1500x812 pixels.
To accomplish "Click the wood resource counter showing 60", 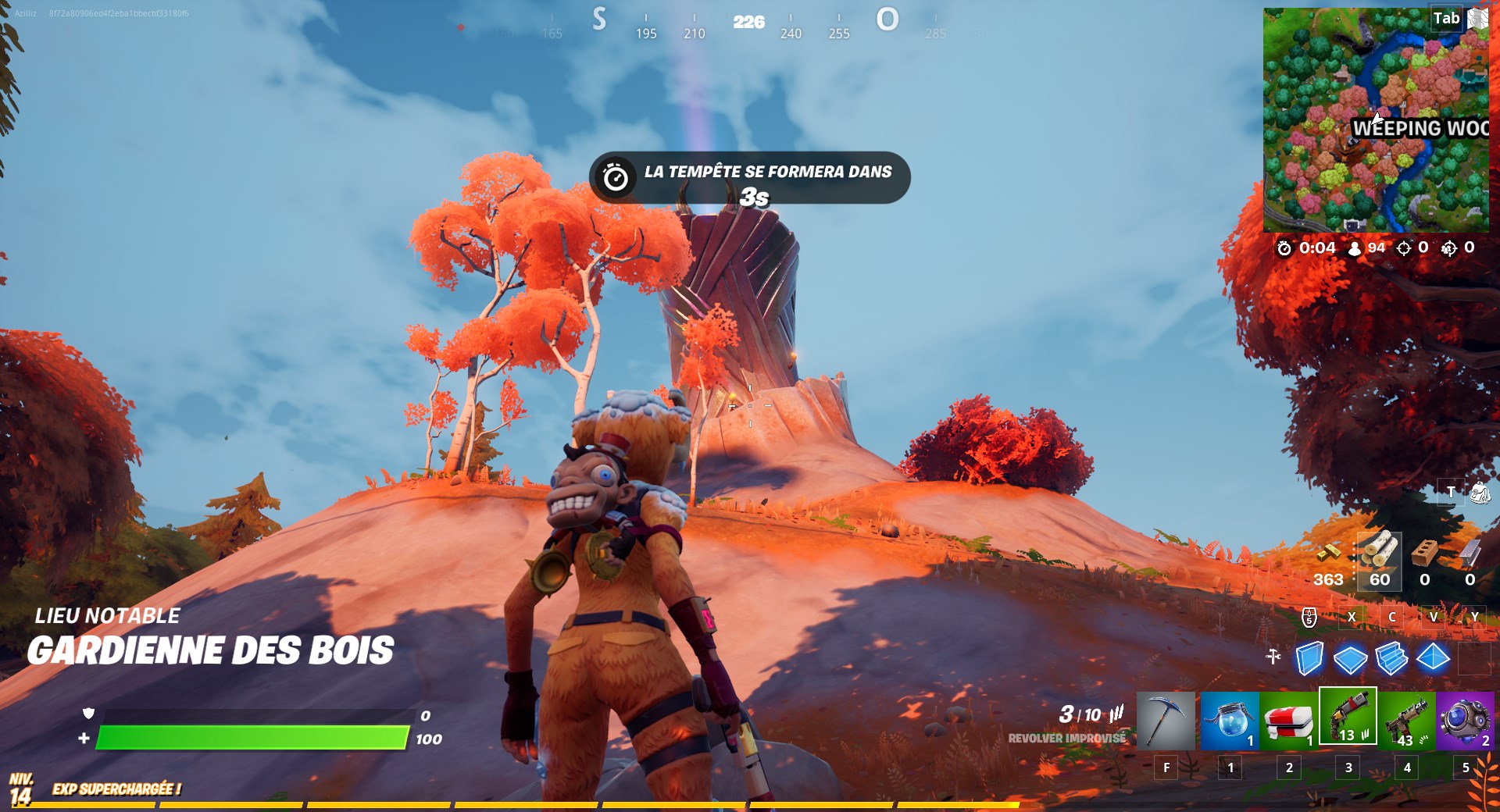I will 1380,579.
